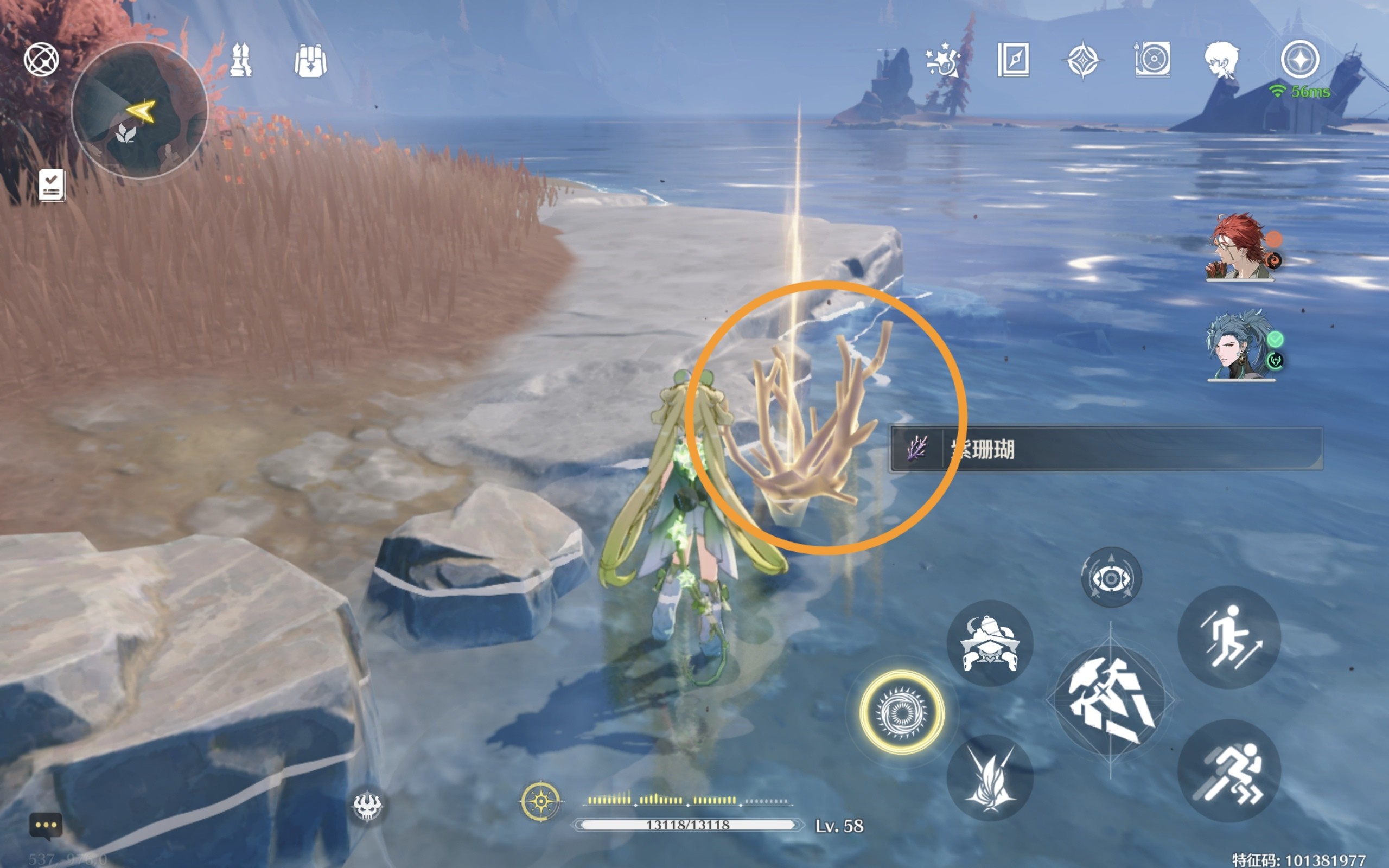The width and height of the screenshot is (1389, 868).
Task: Open the chat speech bubble
Action: pyautogui.click(x=46, y=826)
